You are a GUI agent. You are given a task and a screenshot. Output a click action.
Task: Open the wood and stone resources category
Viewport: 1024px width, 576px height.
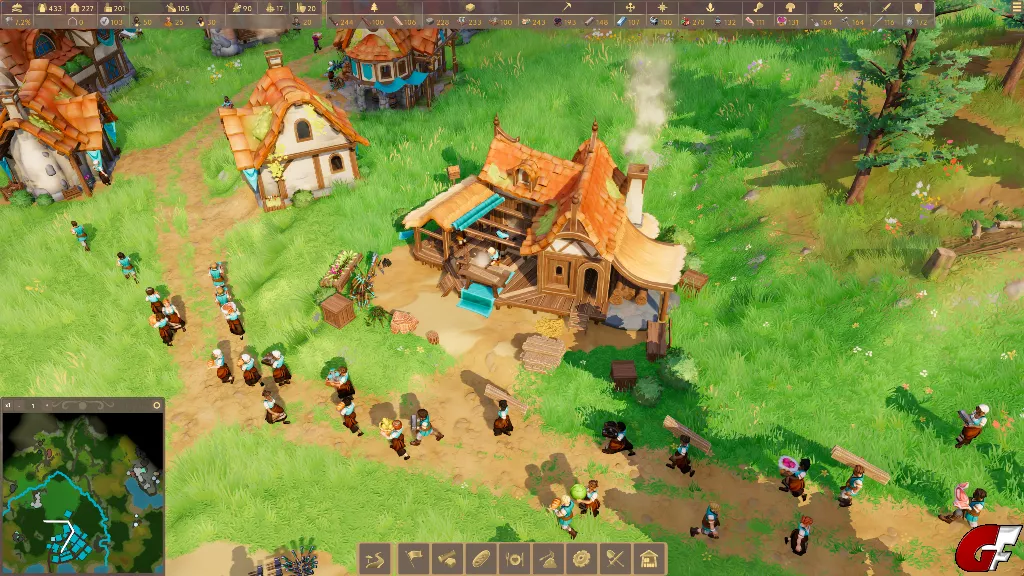tap(445, 558)
